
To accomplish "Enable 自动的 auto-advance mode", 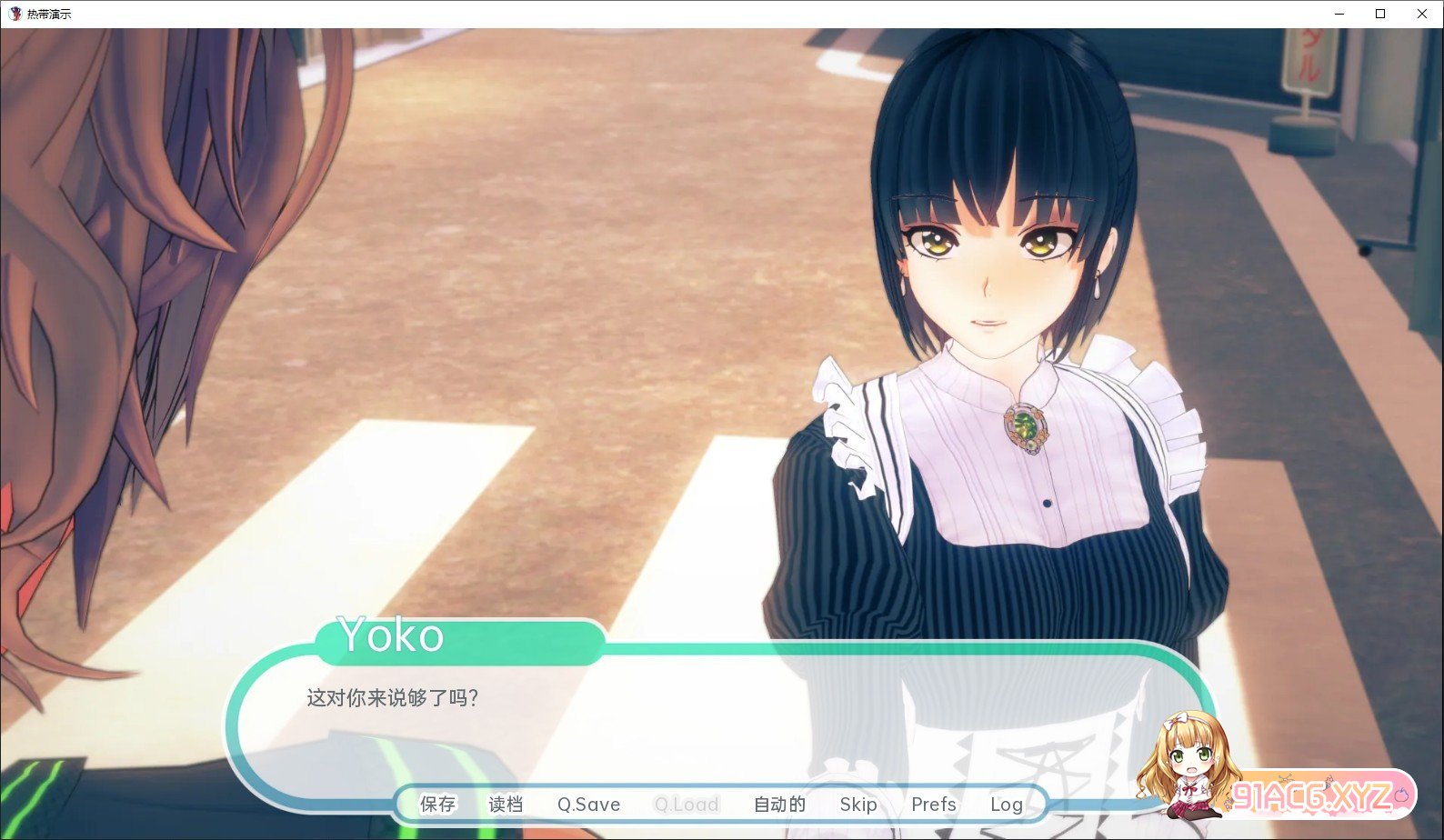I will [x=779, y=805].
